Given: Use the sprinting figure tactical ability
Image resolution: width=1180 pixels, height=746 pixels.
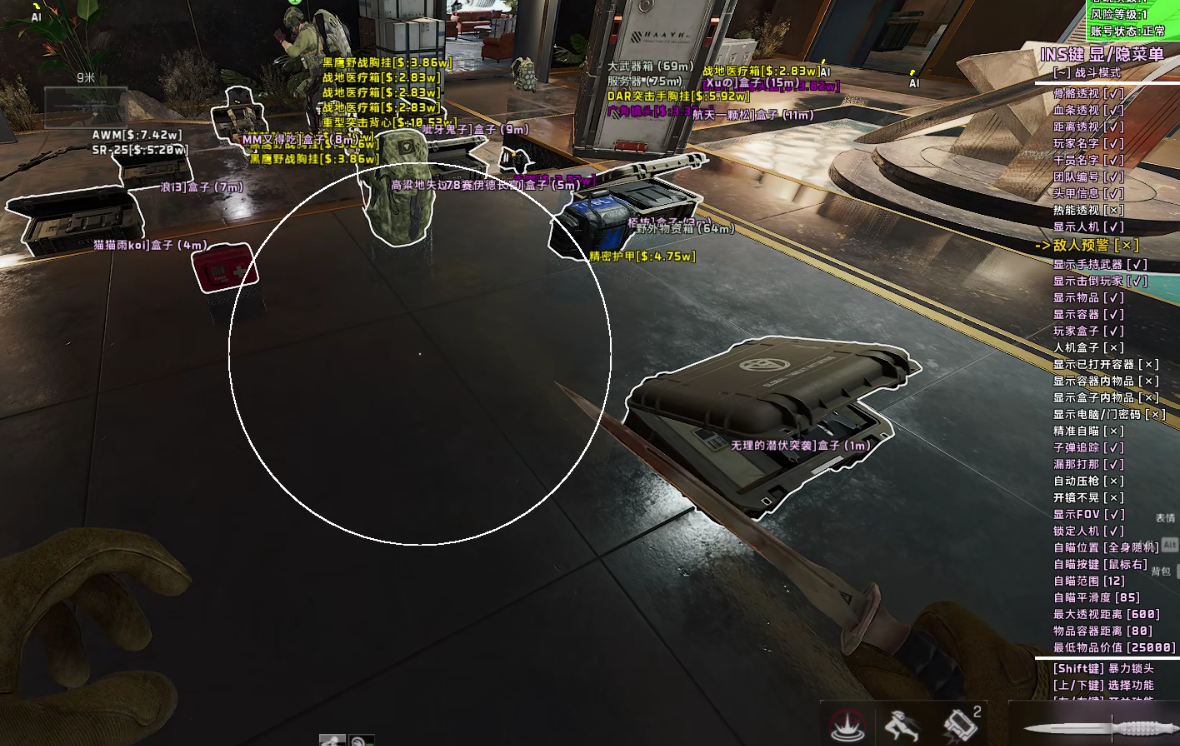Looking at the screenshot, I should coord(901,724).
